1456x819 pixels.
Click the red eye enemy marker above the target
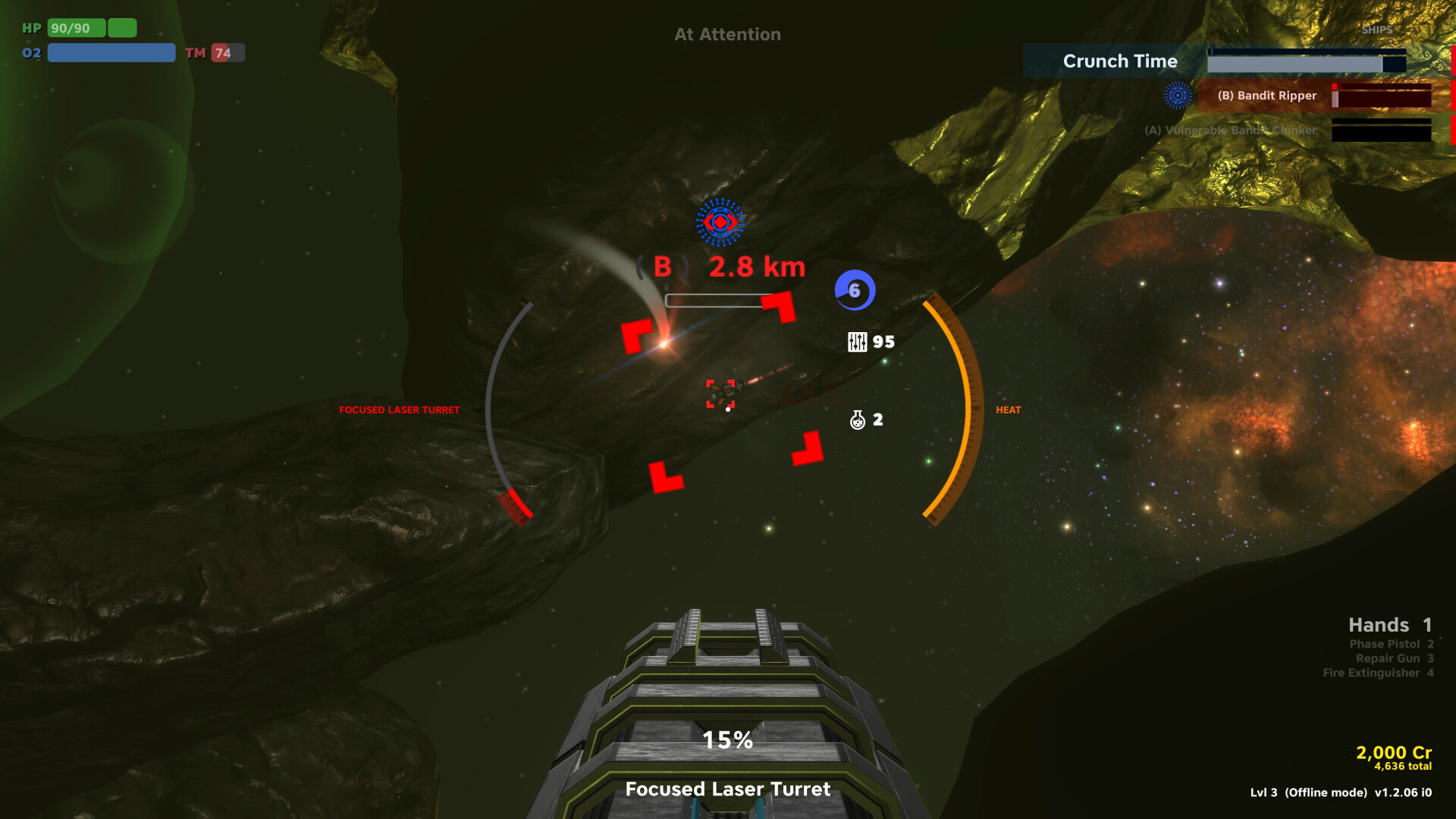pyautogui.click(x=720, y=222)
